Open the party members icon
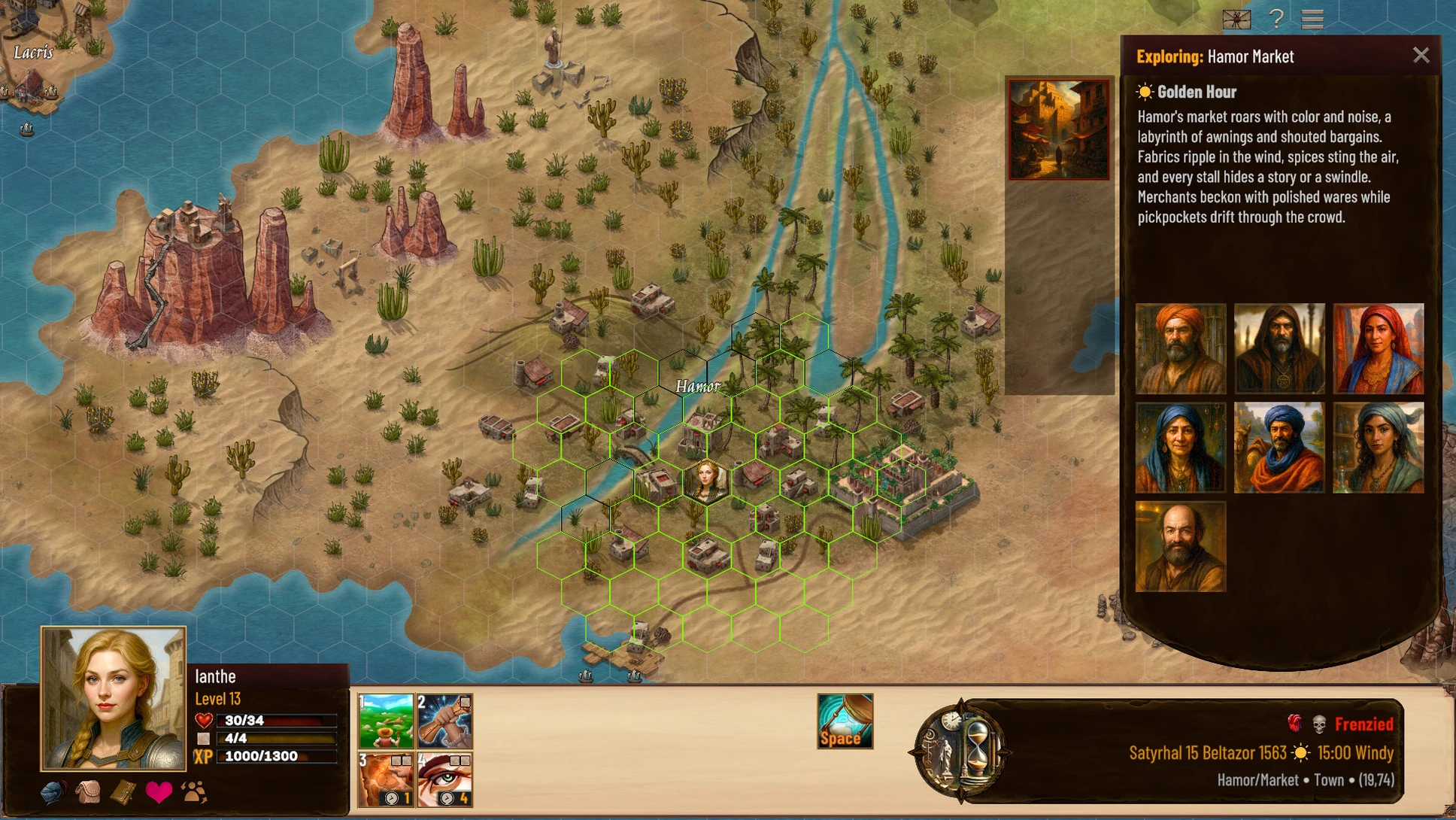The image size is (1456, 820). click(x=194, y=792)
